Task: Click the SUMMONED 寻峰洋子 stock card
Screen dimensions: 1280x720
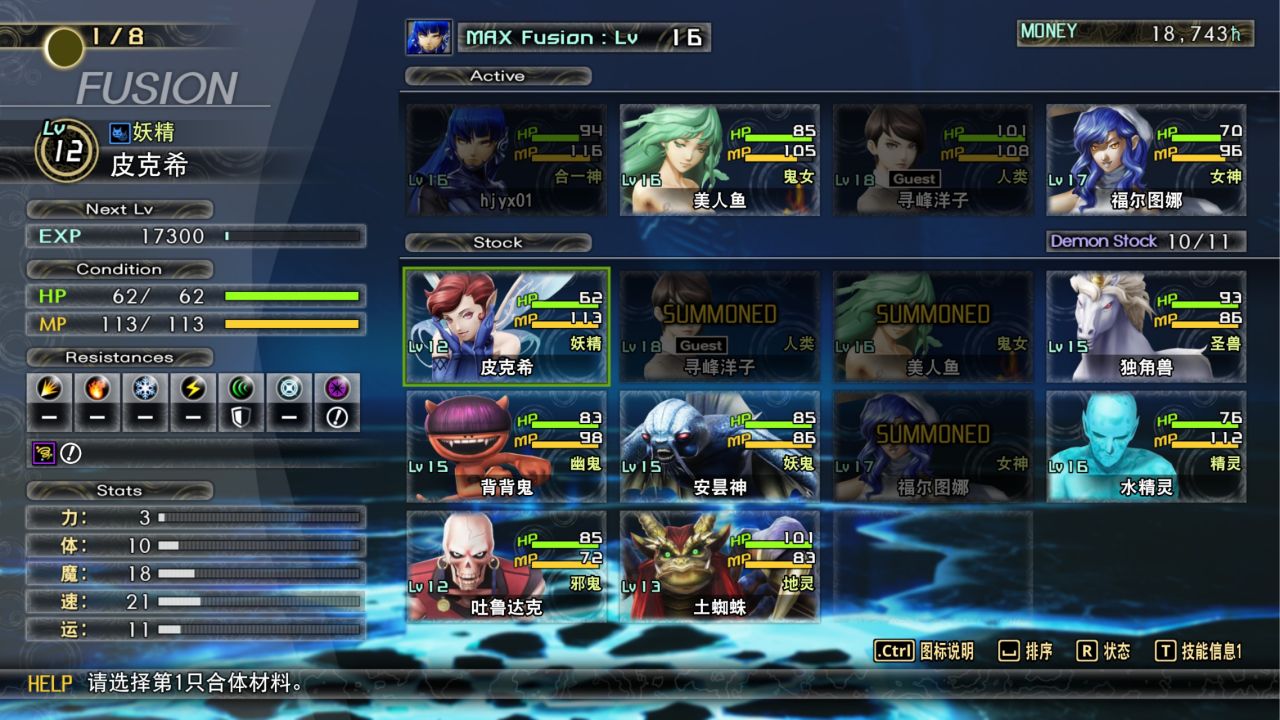Action: pos(719,327)
